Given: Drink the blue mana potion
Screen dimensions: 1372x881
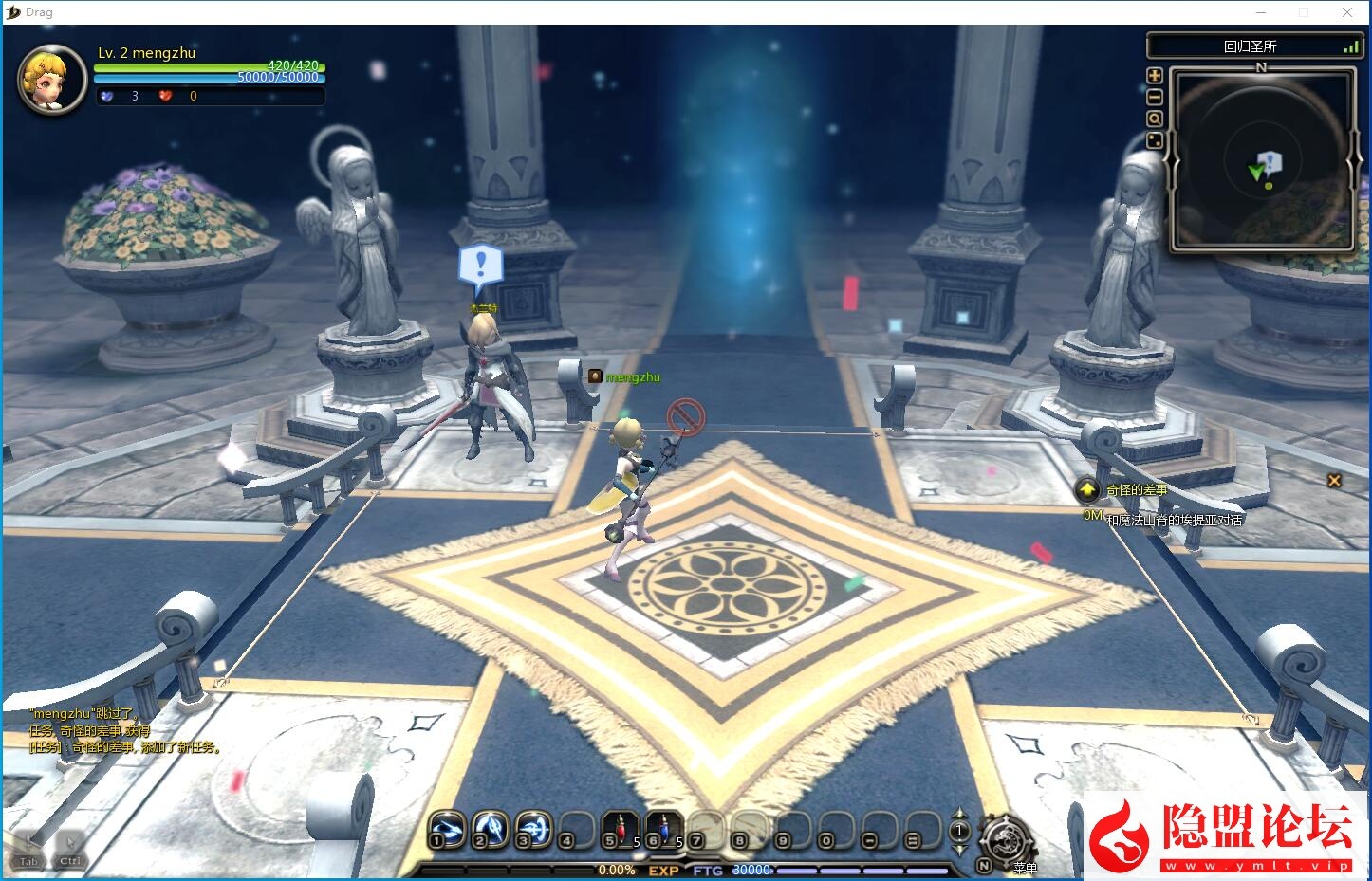Looking at the screenshot, I should click(664, 828).
